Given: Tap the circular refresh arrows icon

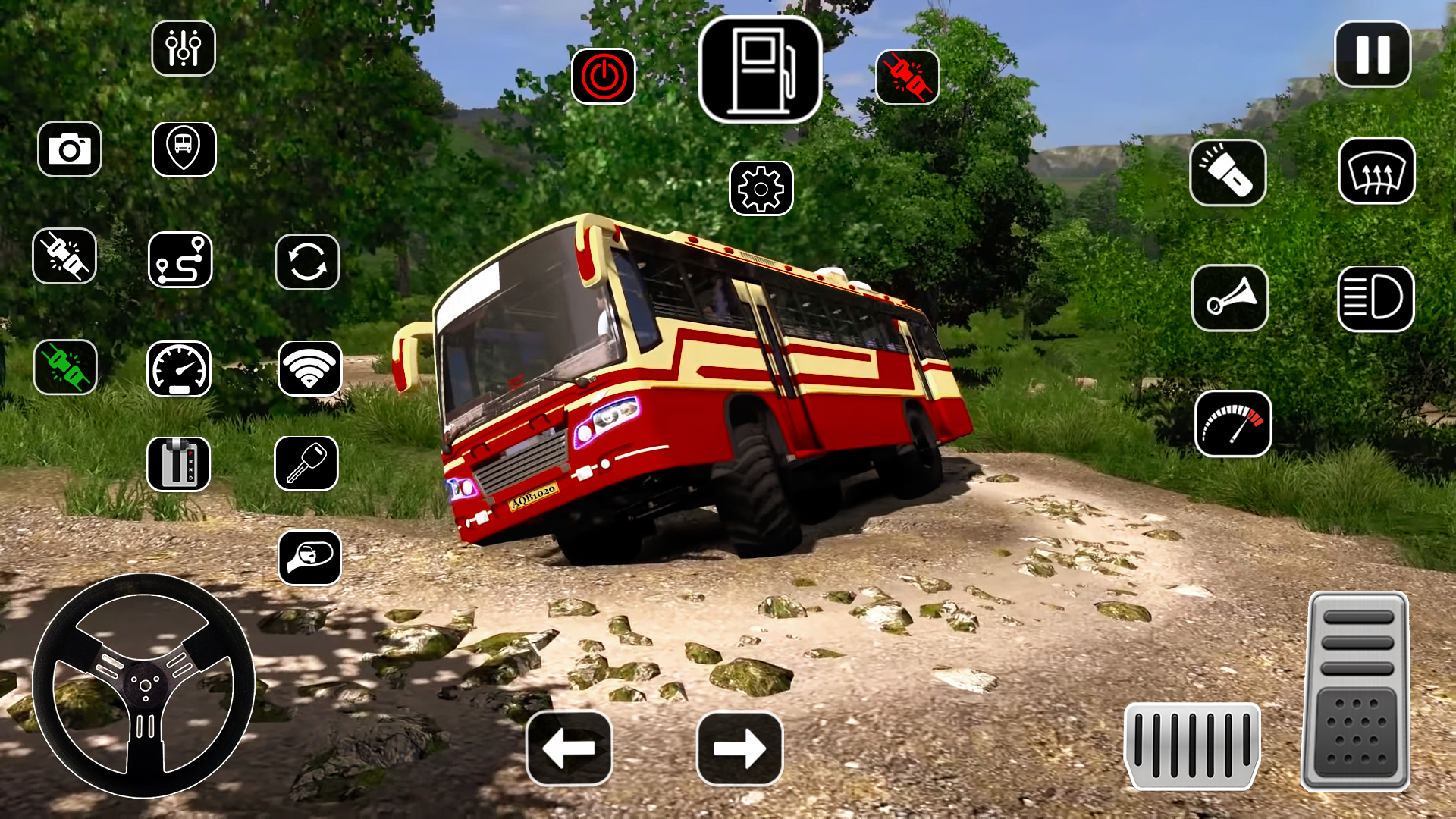Looking at the screenshot, I should [x=307, y=262].
